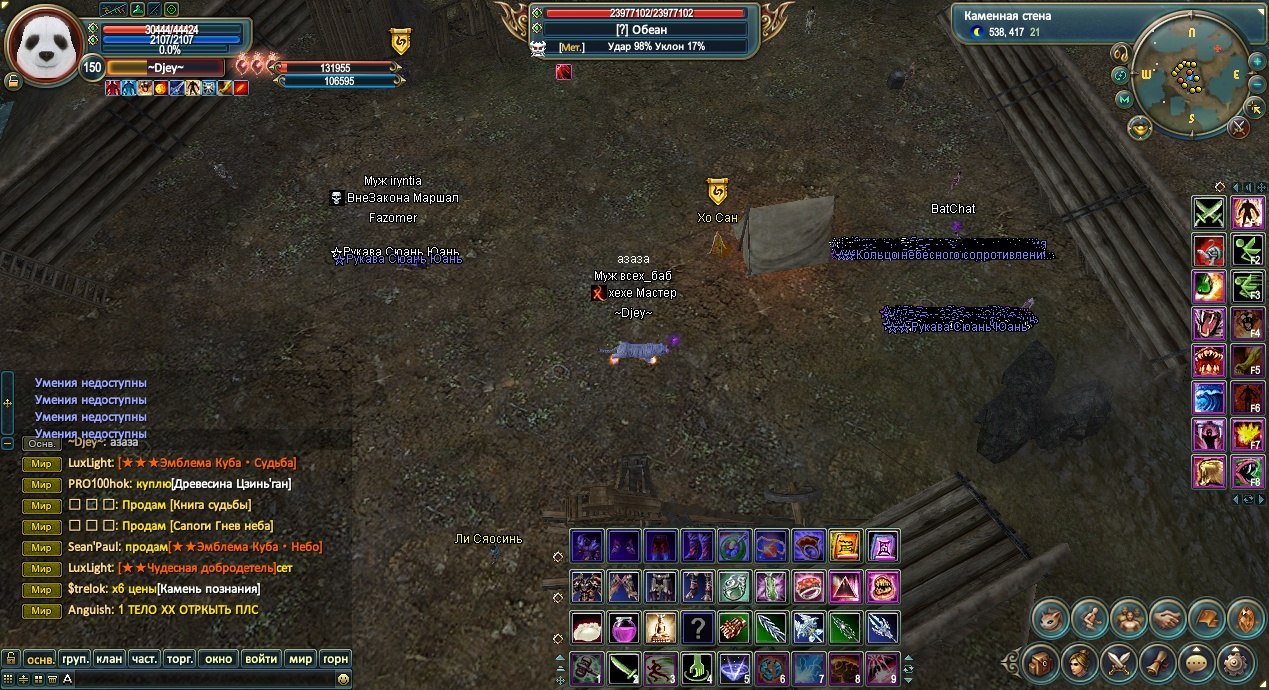Open the emoji smiley picker in chat
Screen dimensions: 1269x690
tap(343, 679)
